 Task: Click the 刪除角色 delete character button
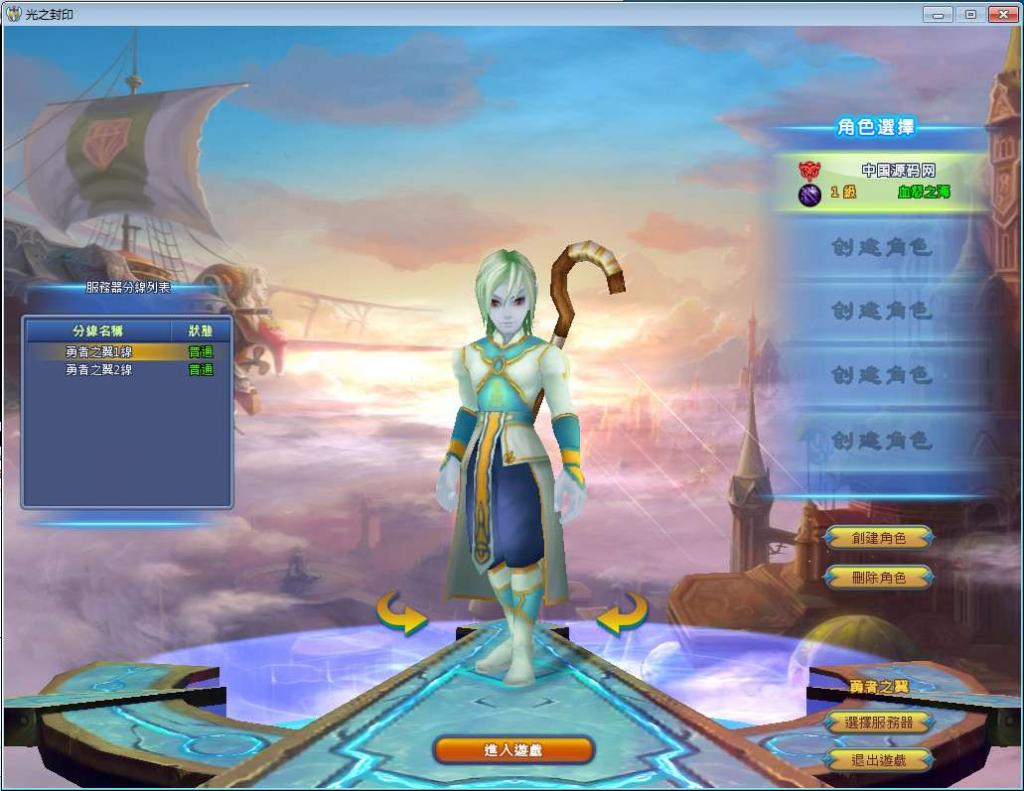tap(878, 577)
